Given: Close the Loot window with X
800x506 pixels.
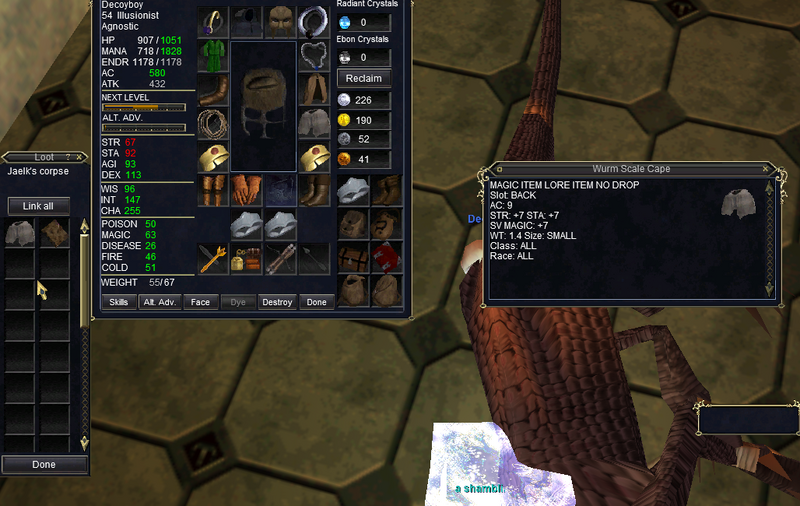Looking at the screenshot, I should pyautogui.click(x=81, y=157).
